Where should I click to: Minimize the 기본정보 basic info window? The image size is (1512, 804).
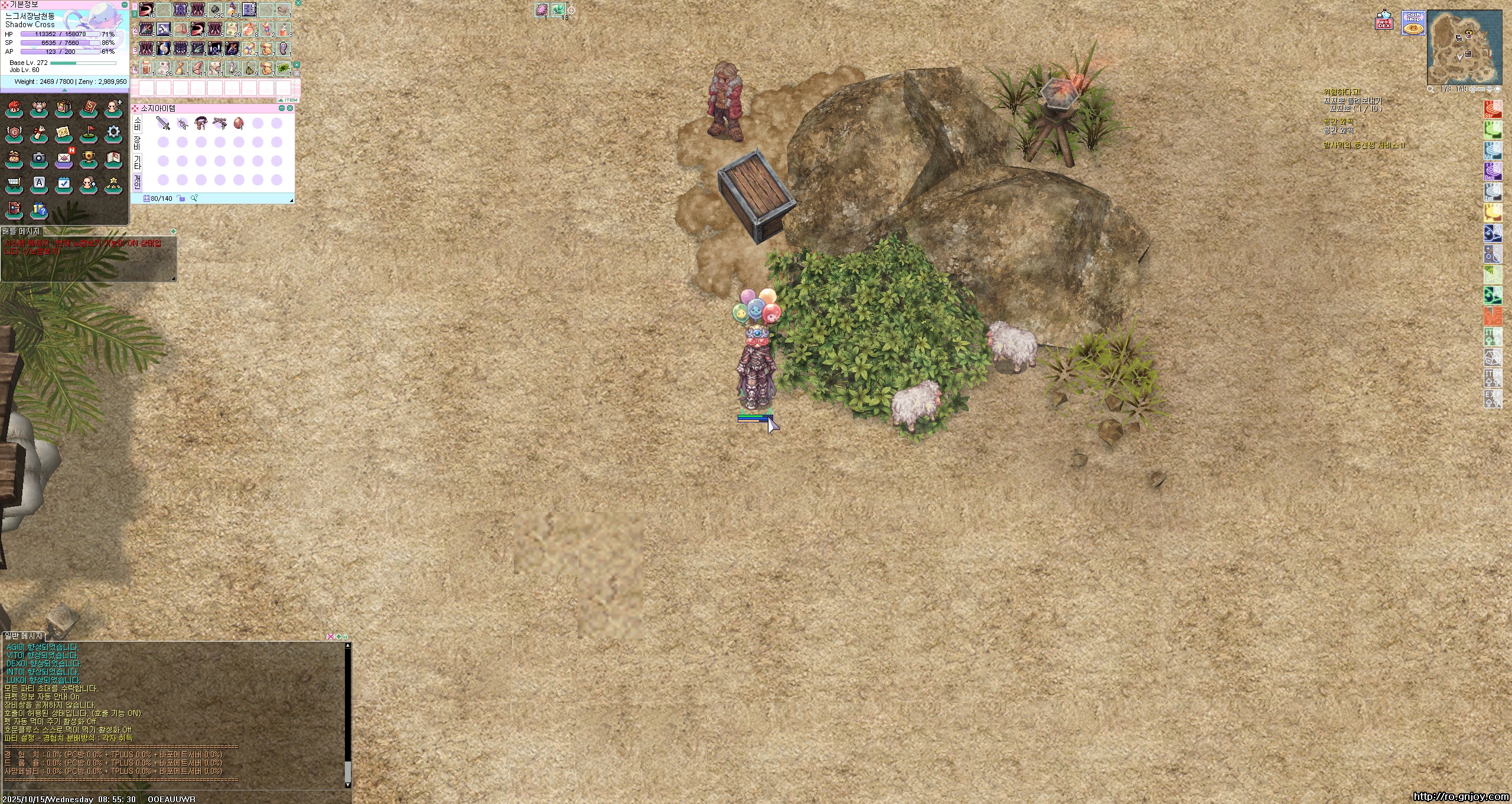pos(124,5)
